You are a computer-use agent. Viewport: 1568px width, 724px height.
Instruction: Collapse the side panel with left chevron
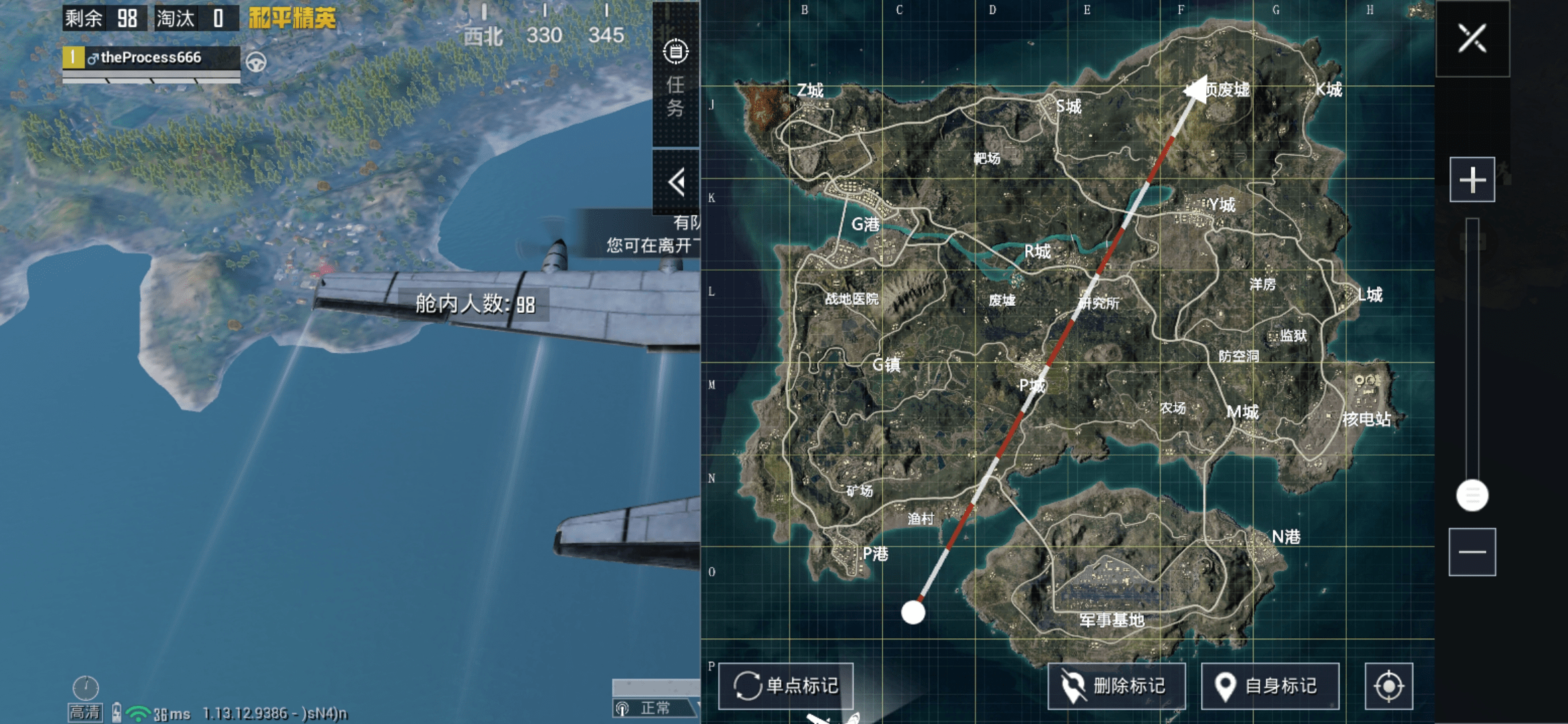pos(677,181)
